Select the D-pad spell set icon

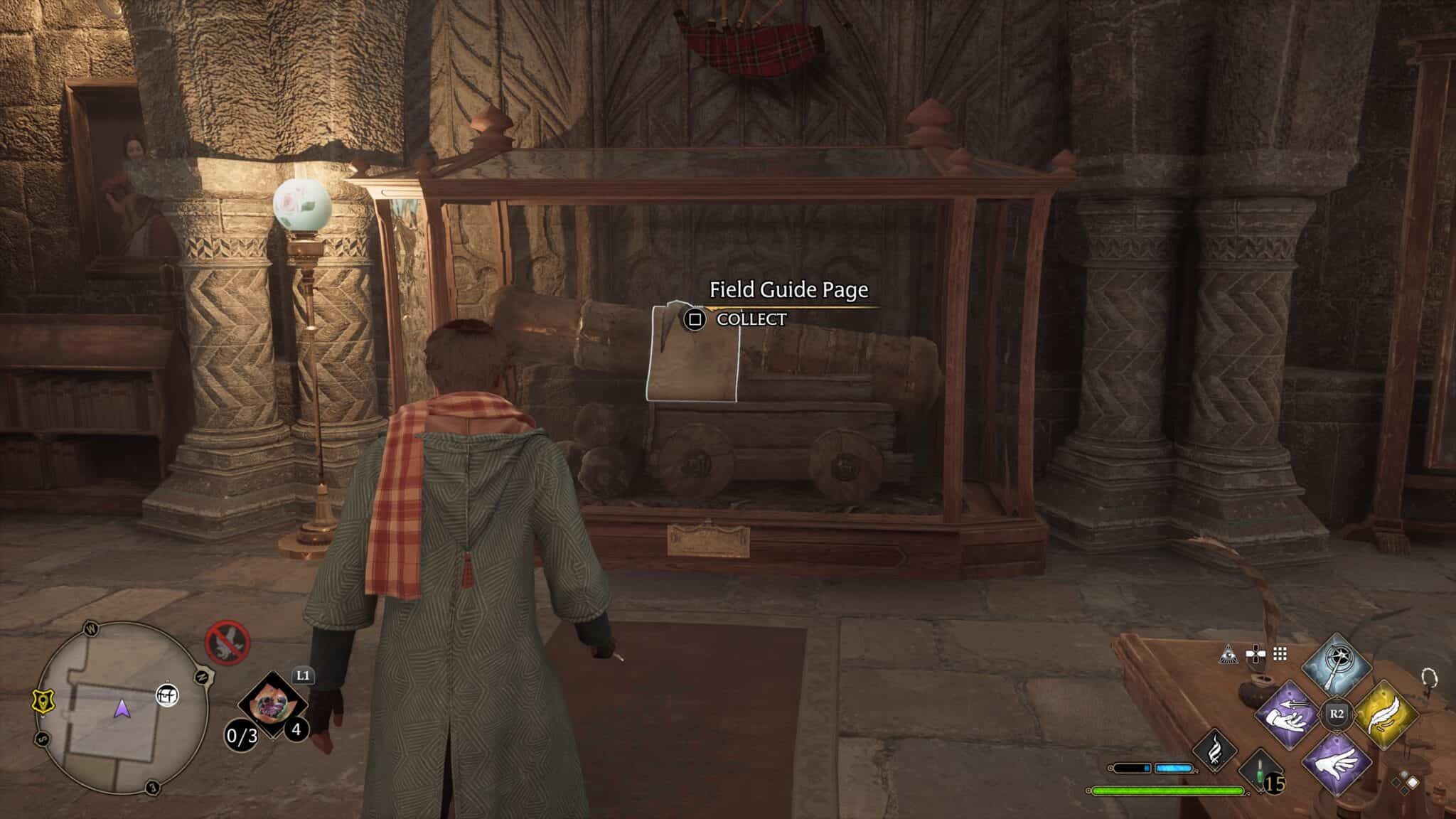(1256, 654)
